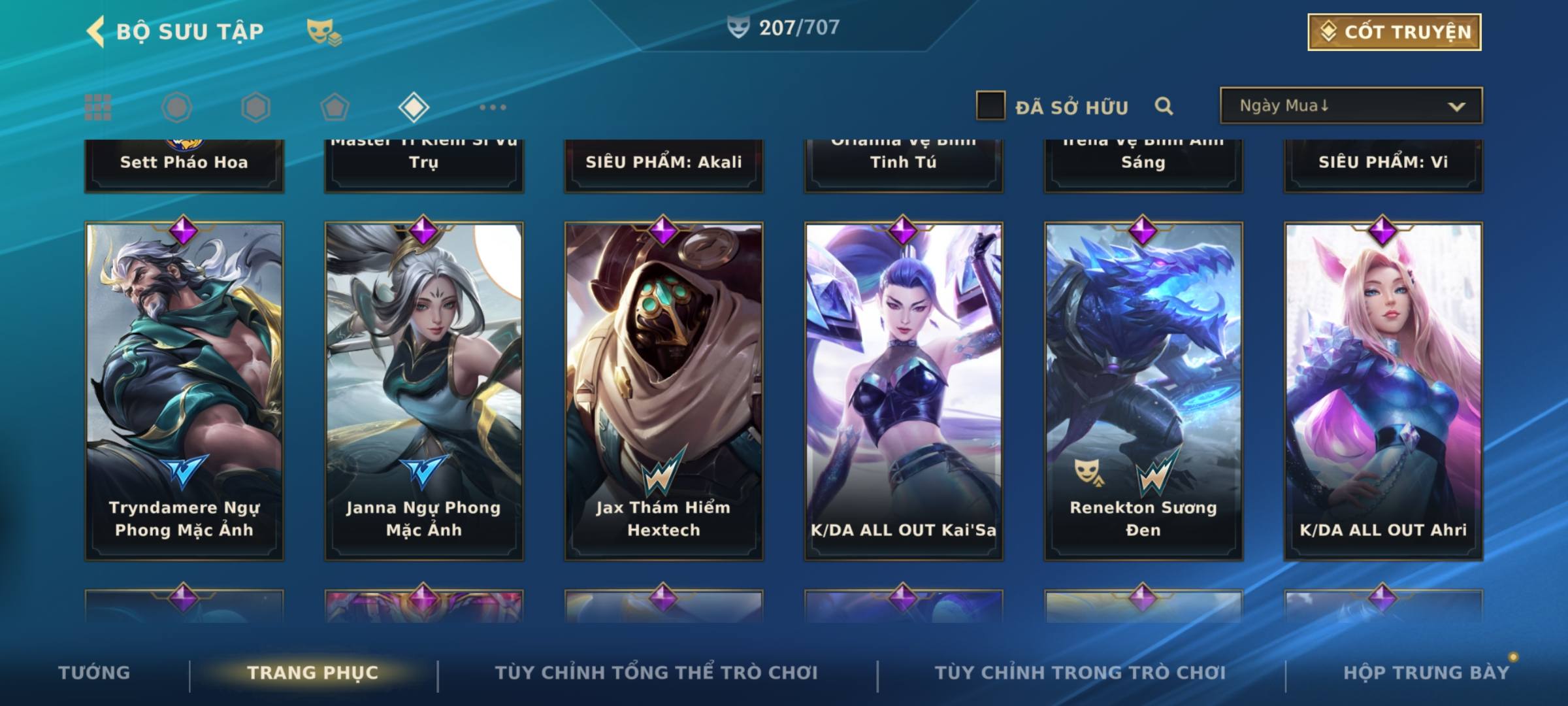Click the golden mask icon beside title

point(323,32)
